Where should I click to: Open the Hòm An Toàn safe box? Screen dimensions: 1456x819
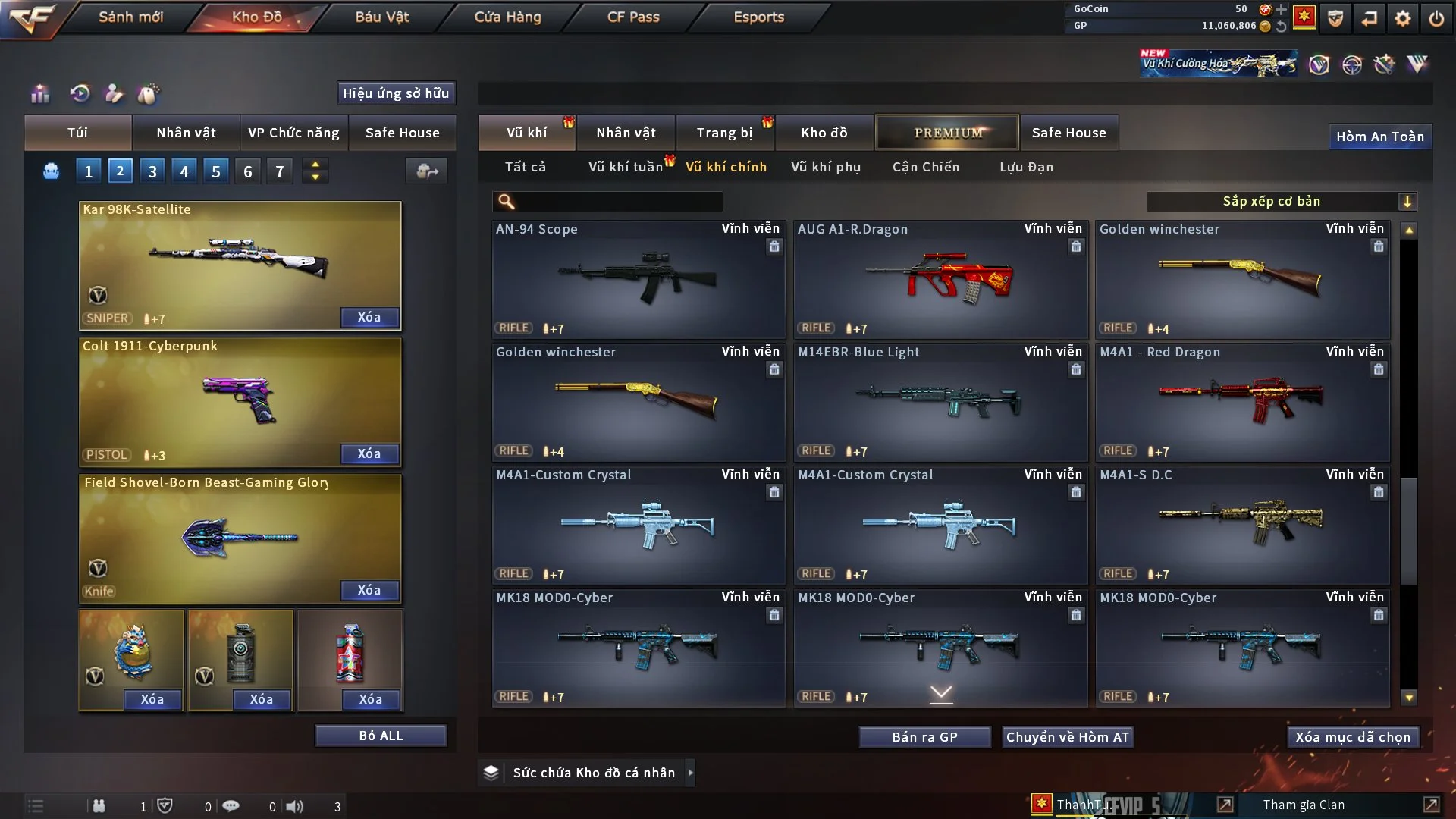point(1379,136)
